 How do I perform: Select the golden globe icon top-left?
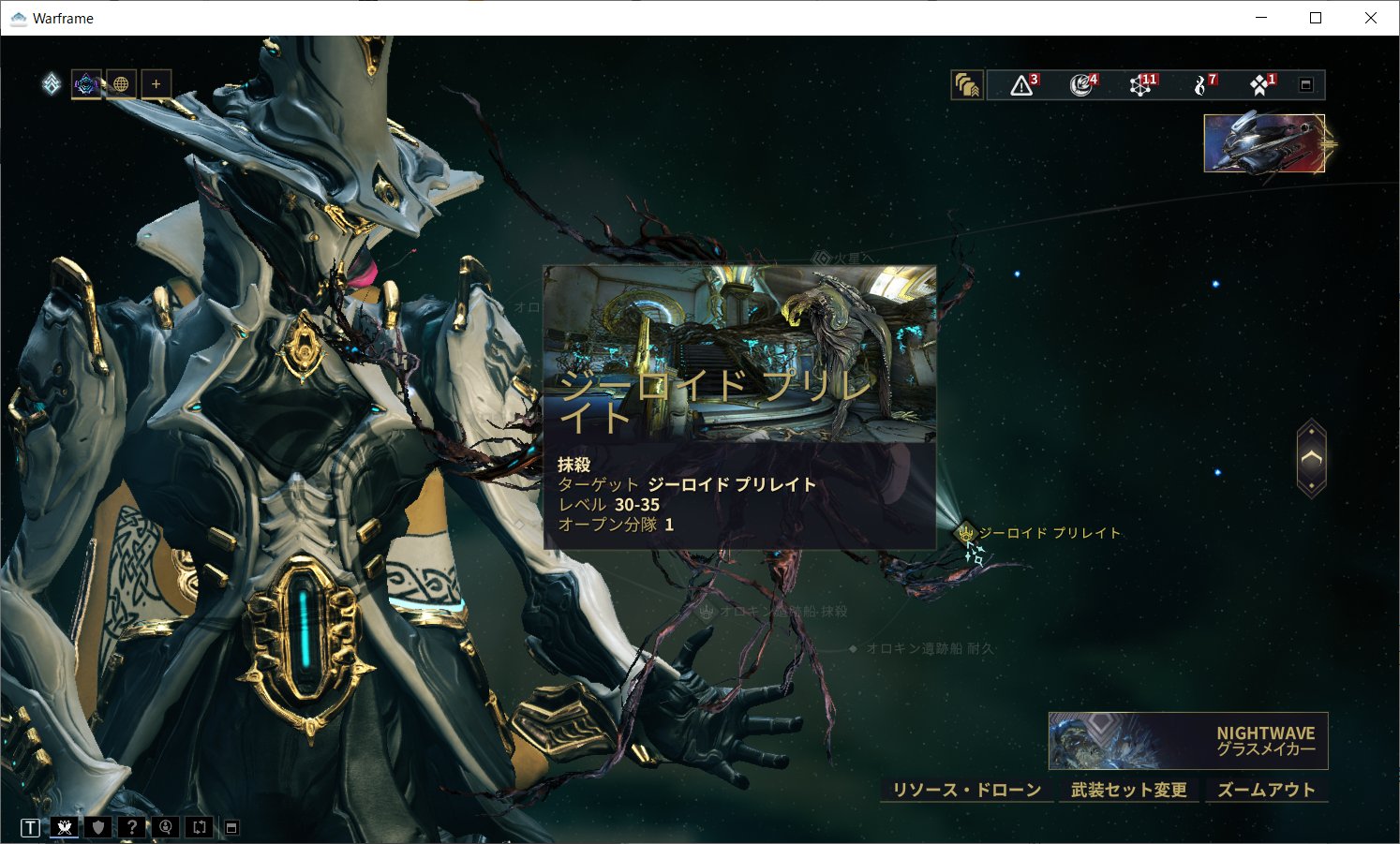121,83
